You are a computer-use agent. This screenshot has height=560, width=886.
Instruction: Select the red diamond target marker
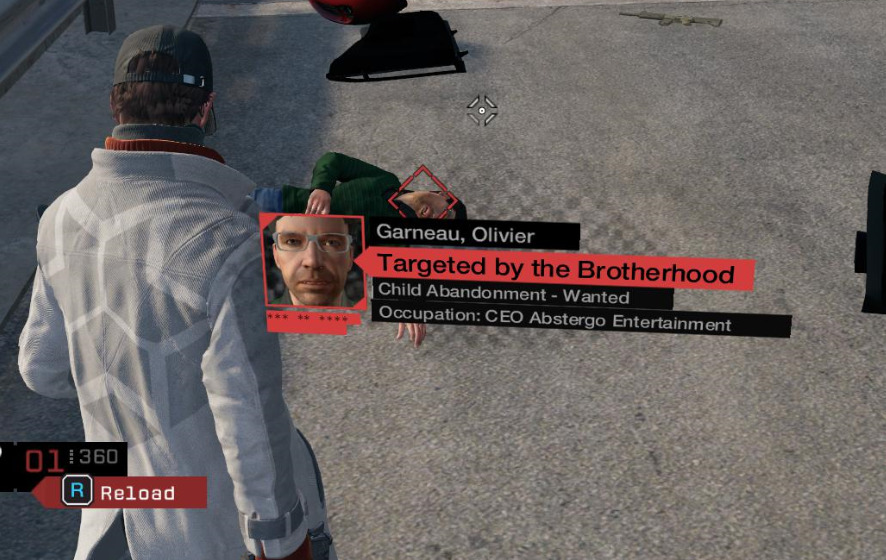[x=423, y=195]
